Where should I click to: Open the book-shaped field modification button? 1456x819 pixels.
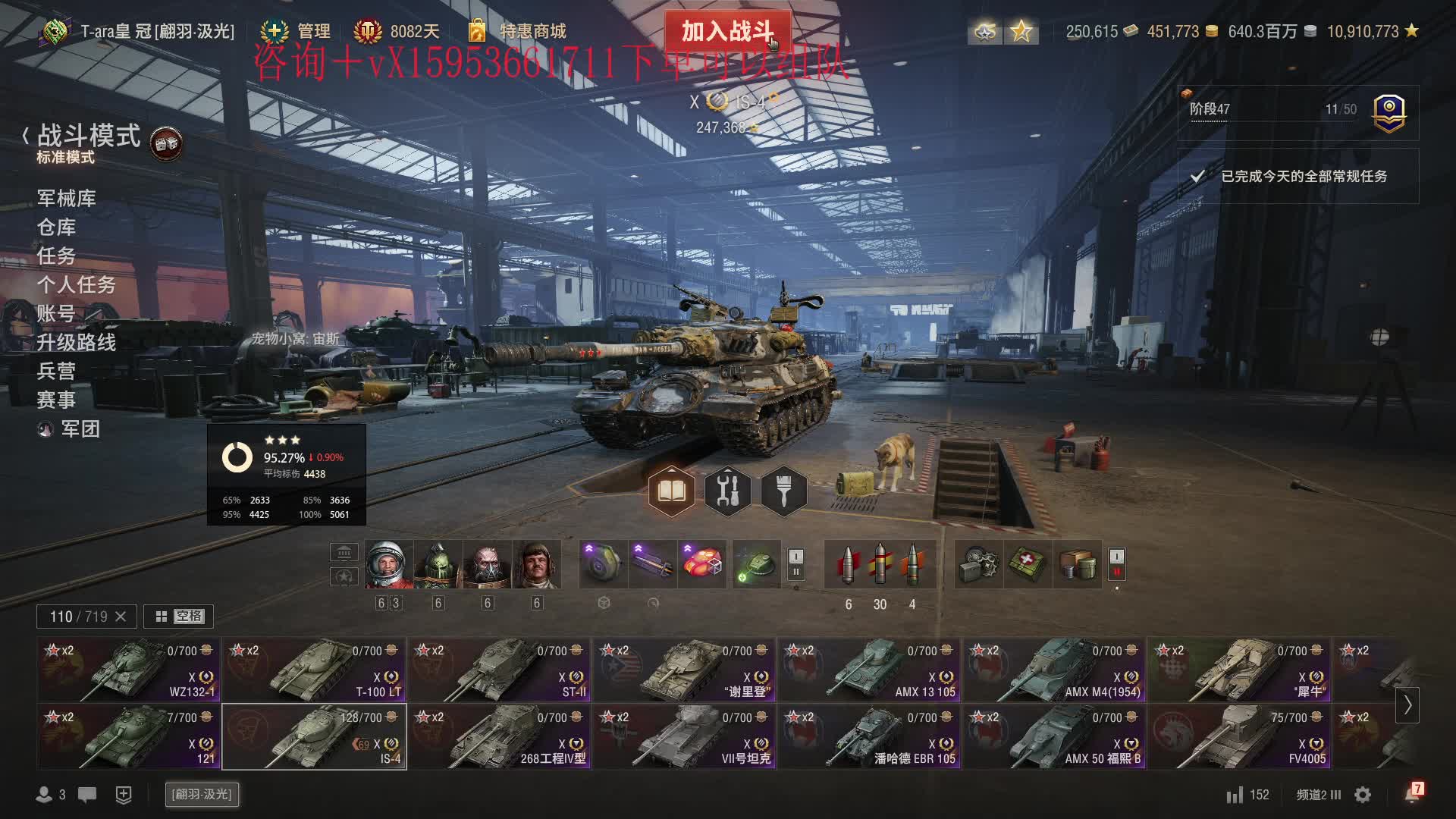pos(671,491)
